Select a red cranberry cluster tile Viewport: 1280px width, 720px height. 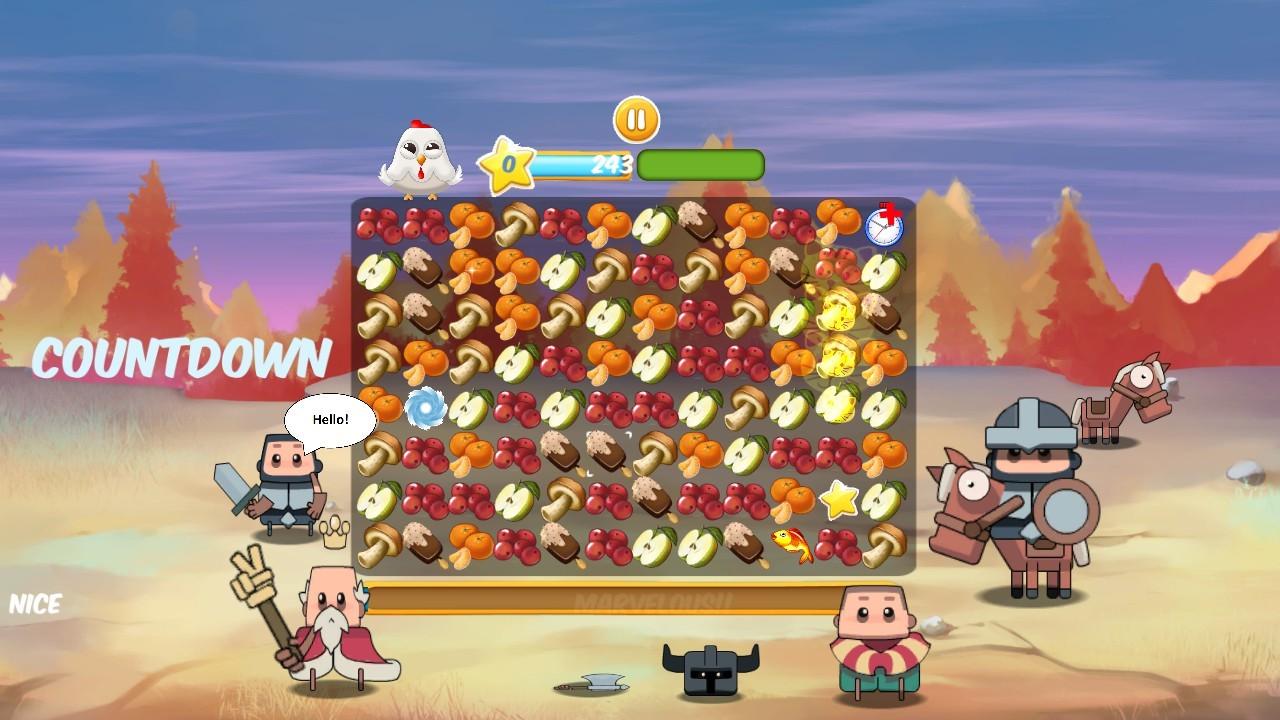point(388,222)
